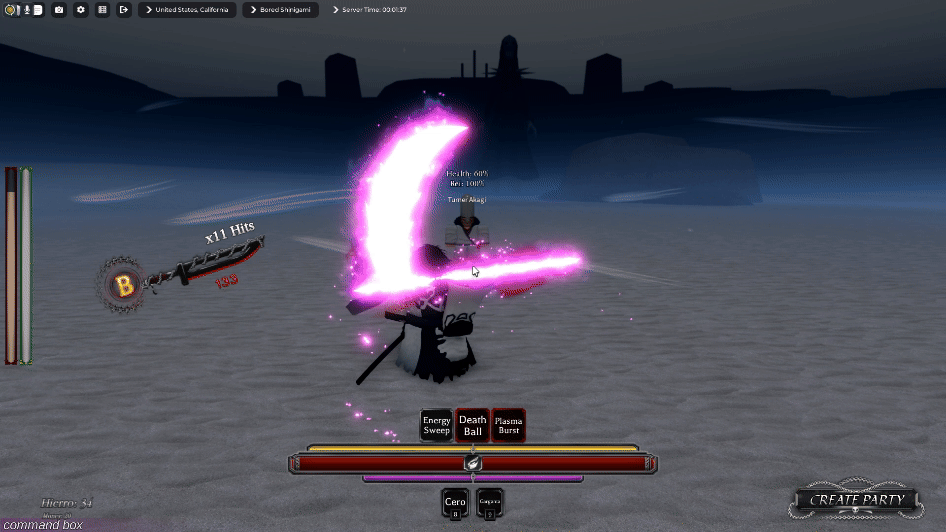The image size is (946, 532).
Task: Activate the Energy Sweep skill
Action: [436, 425]
